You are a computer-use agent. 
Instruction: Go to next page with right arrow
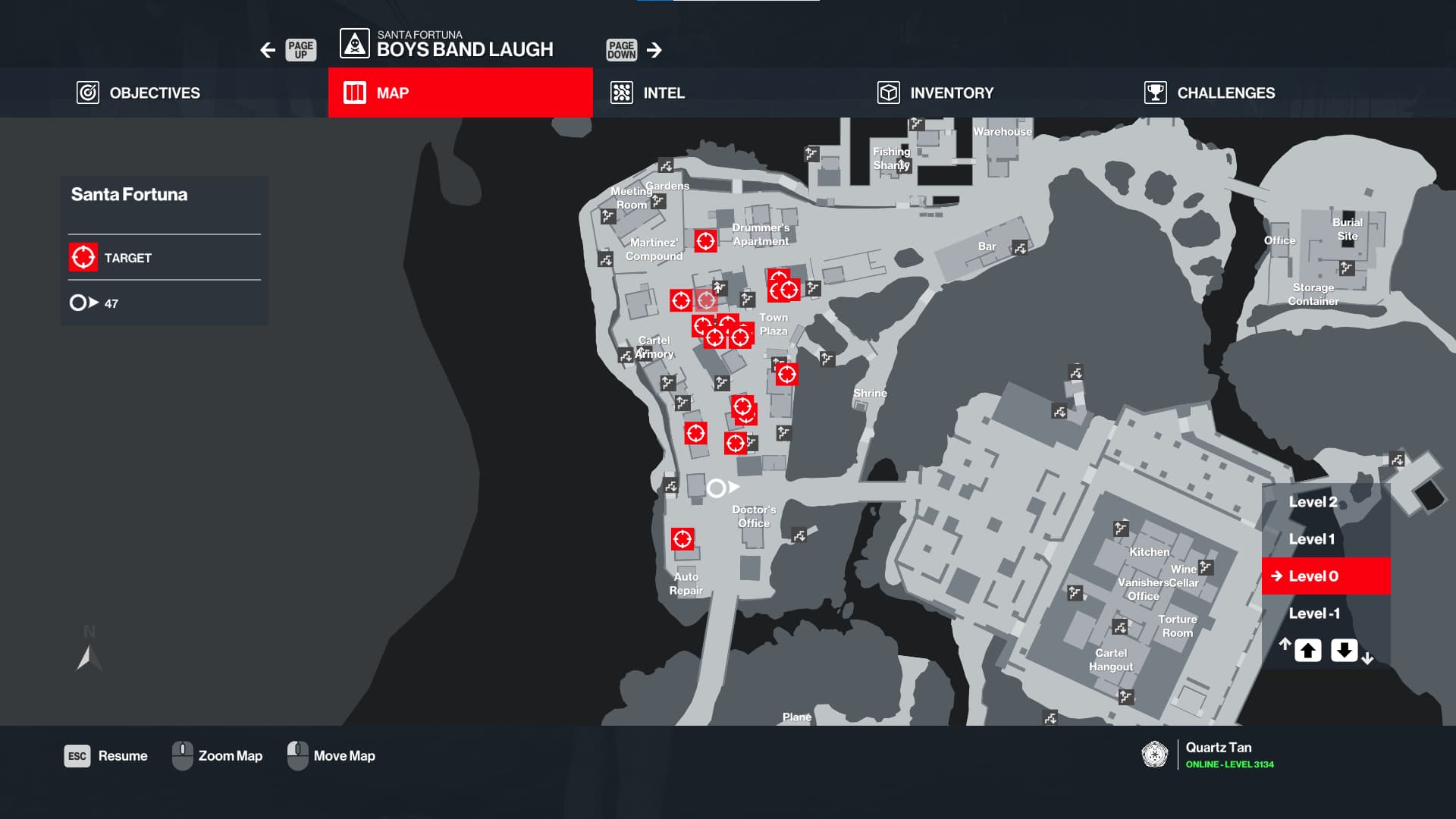click(x=654, y=50)
